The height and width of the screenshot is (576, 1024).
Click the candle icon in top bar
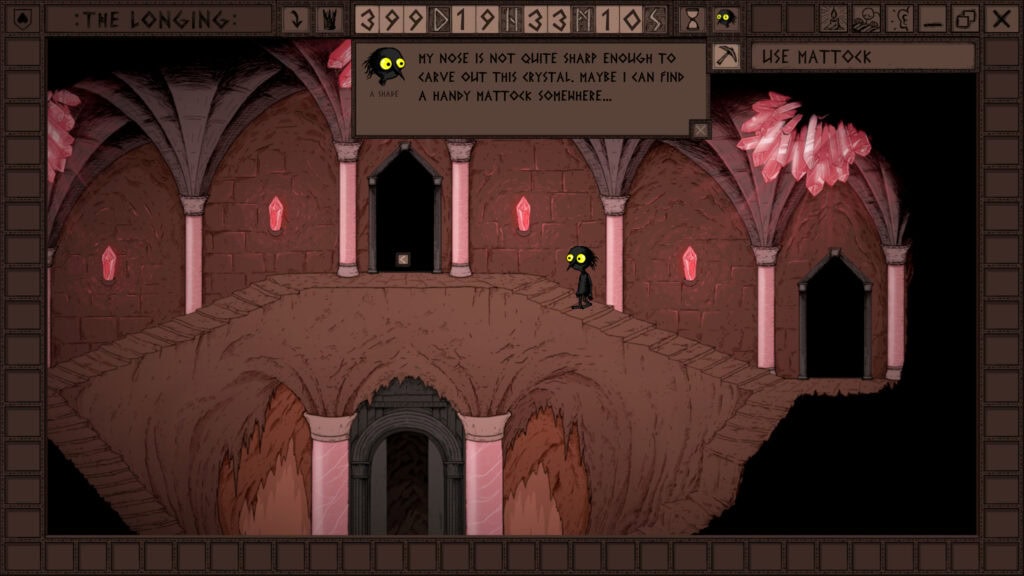833,19
